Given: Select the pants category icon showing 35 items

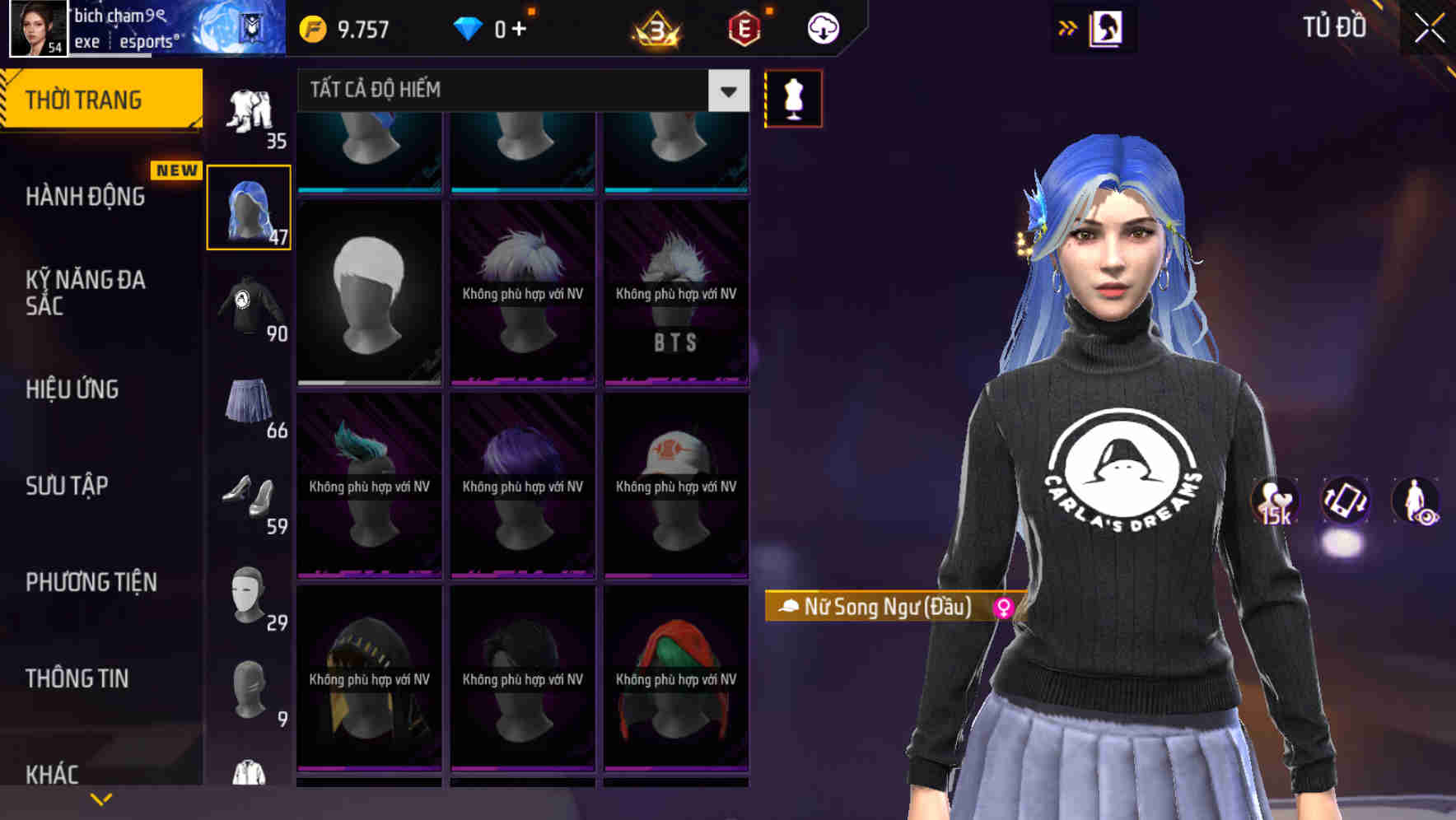Looking at the screenshot, I should pos(250,107).
